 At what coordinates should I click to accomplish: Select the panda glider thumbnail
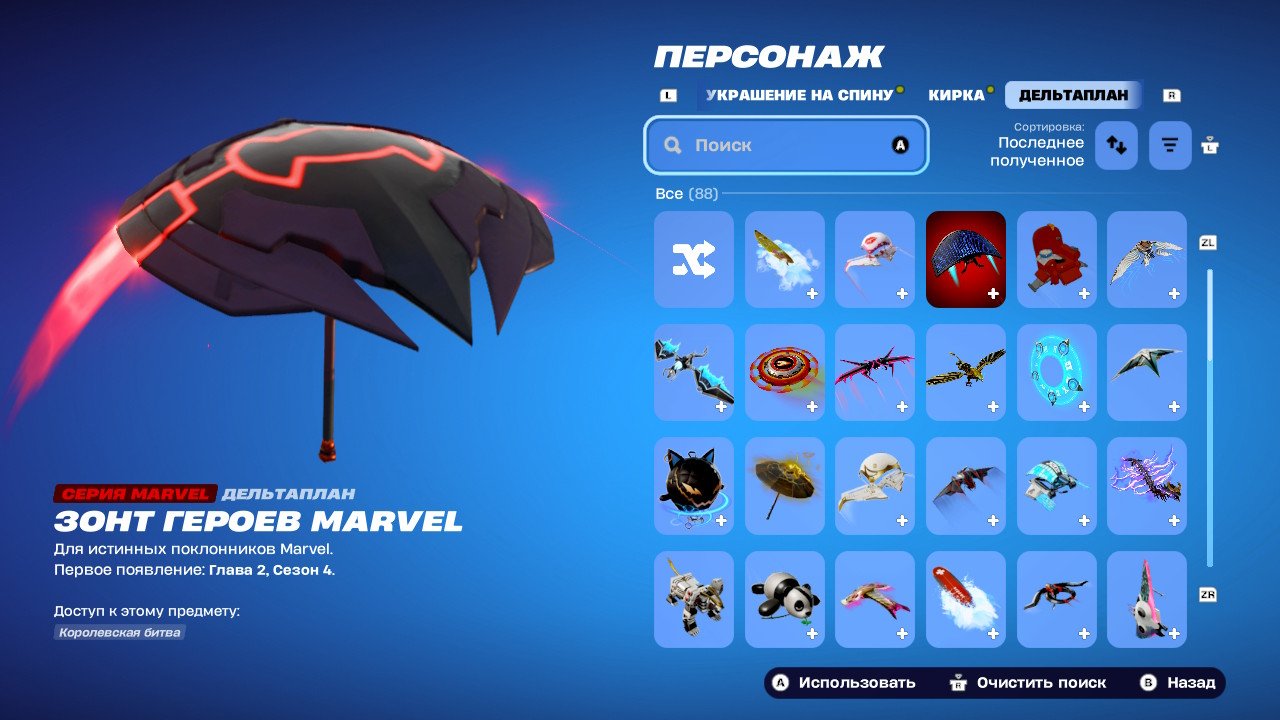point(785,599)
